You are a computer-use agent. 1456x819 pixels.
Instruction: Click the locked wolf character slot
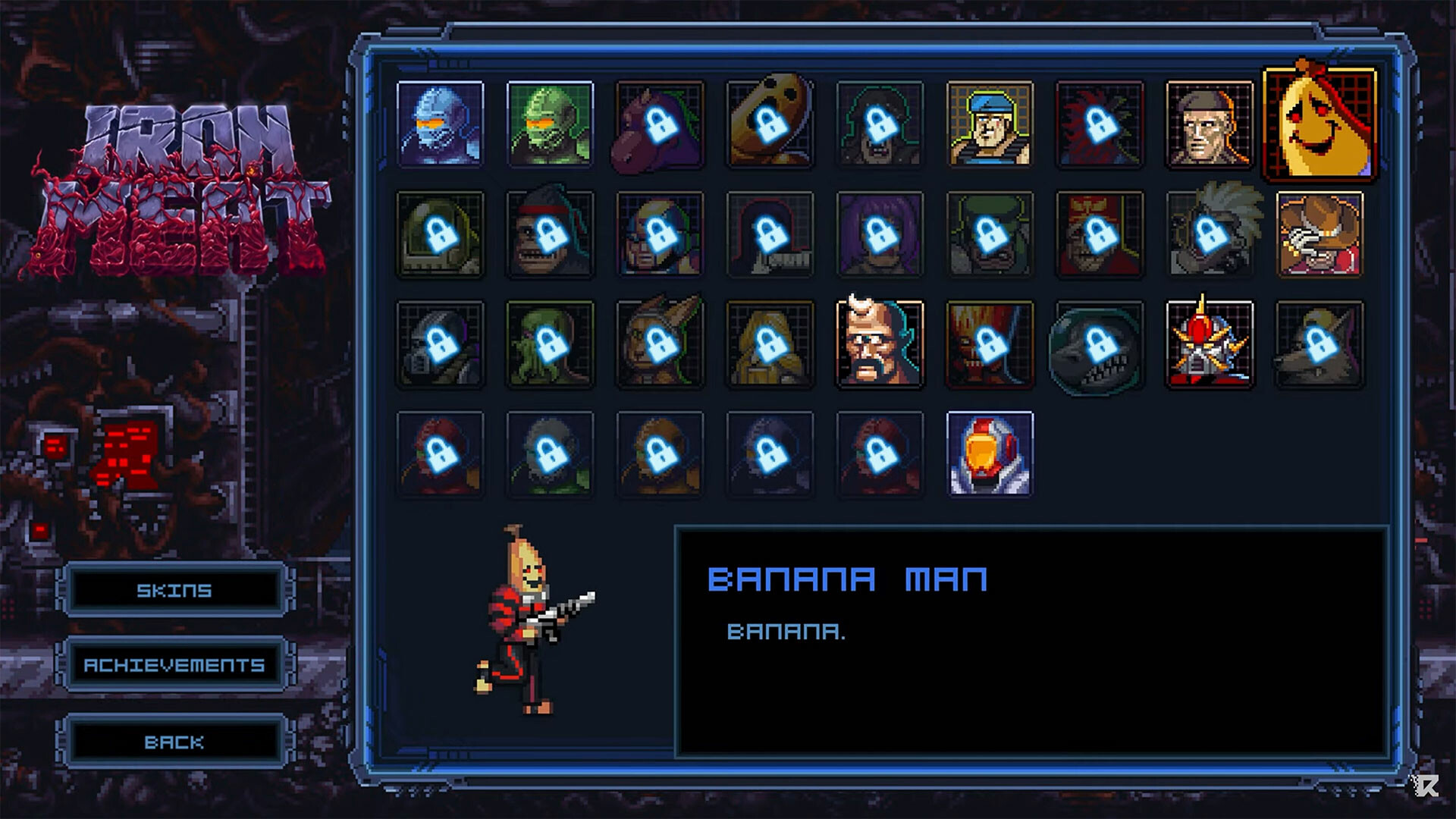1319,343
